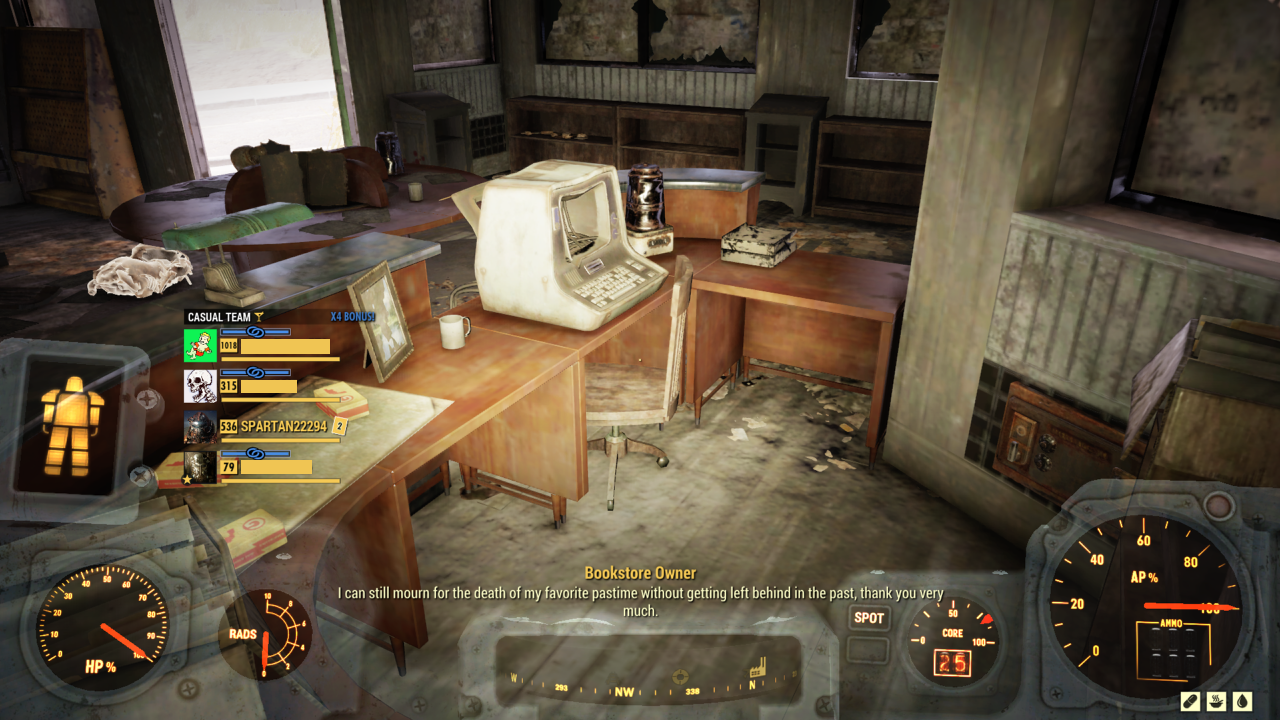Toggle the SPOT indicator

pos(867,619)
